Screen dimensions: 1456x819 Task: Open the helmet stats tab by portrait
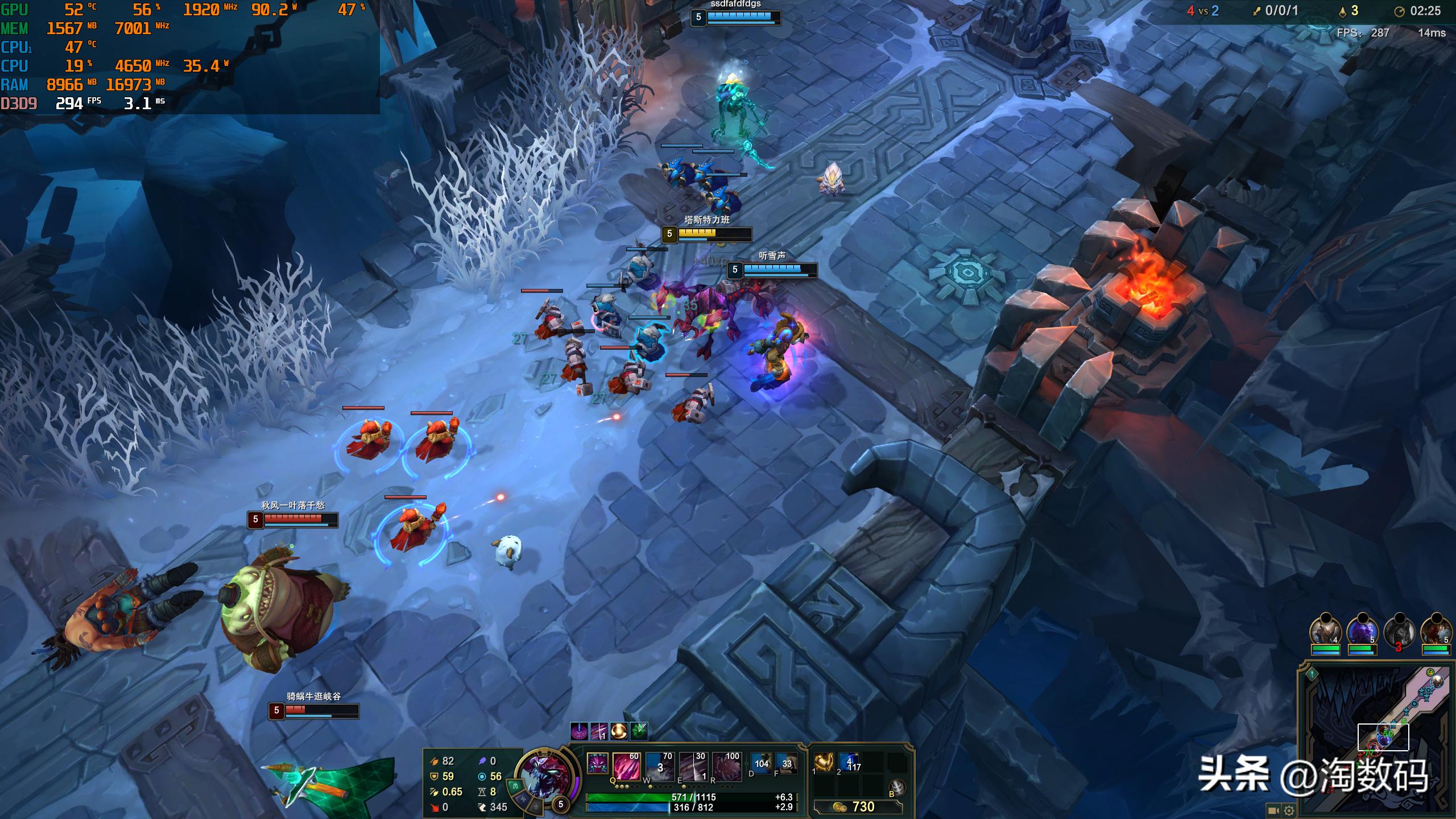[x=515, y=786]
